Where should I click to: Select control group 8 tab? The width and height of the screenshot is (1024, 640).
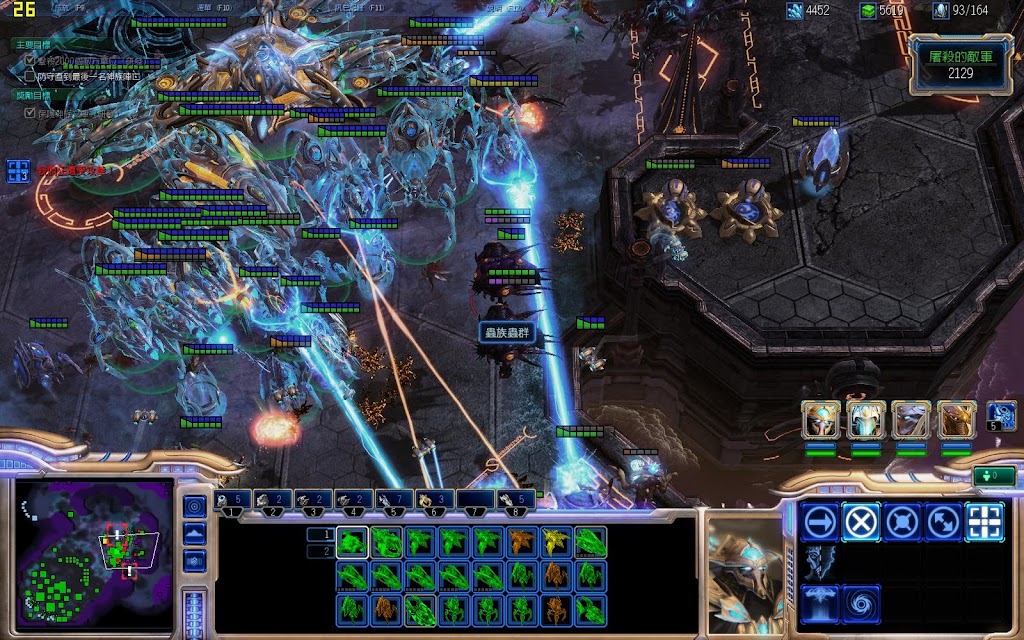[x=515, y=501]
